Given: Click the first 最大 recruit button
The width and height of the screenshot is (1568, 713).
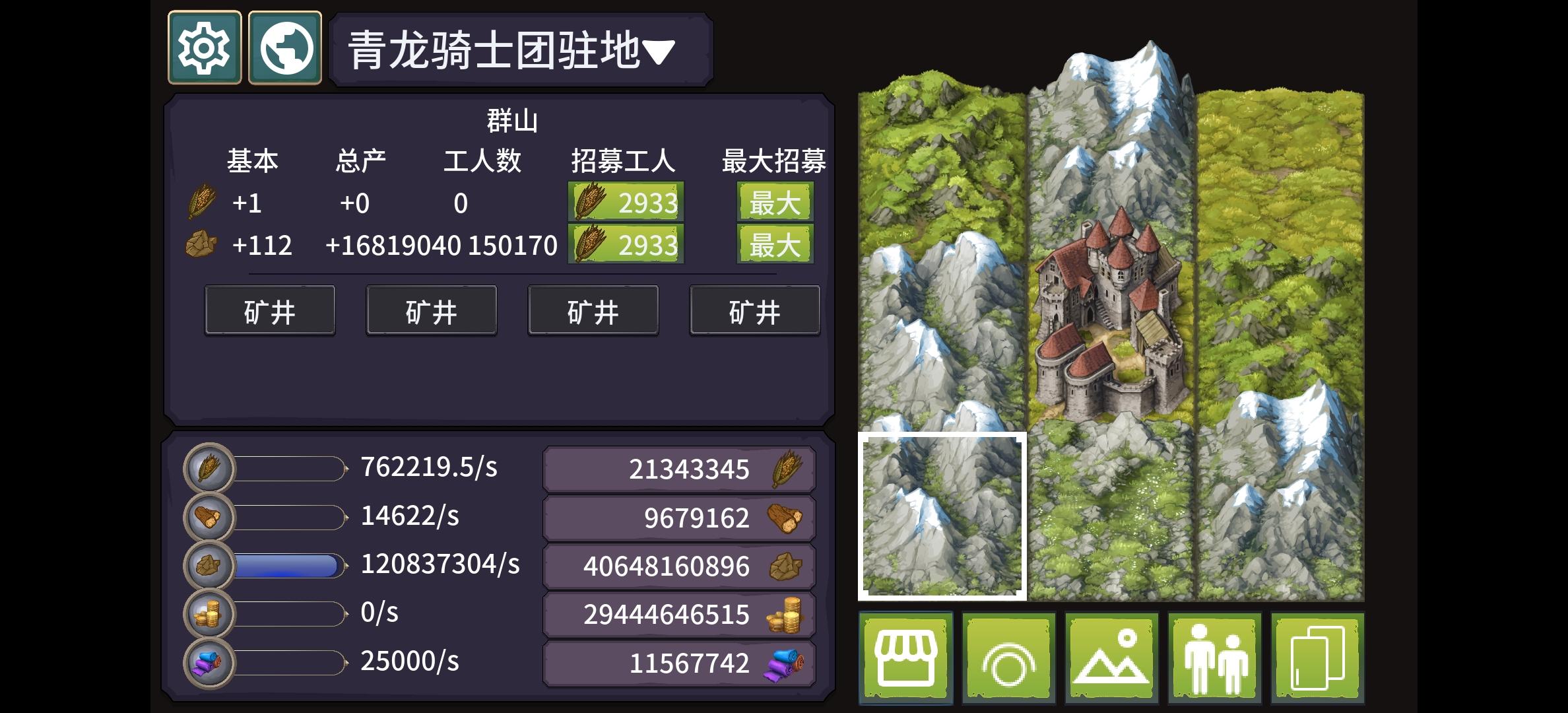Looking at the screenshot, I should click(775, 203).
